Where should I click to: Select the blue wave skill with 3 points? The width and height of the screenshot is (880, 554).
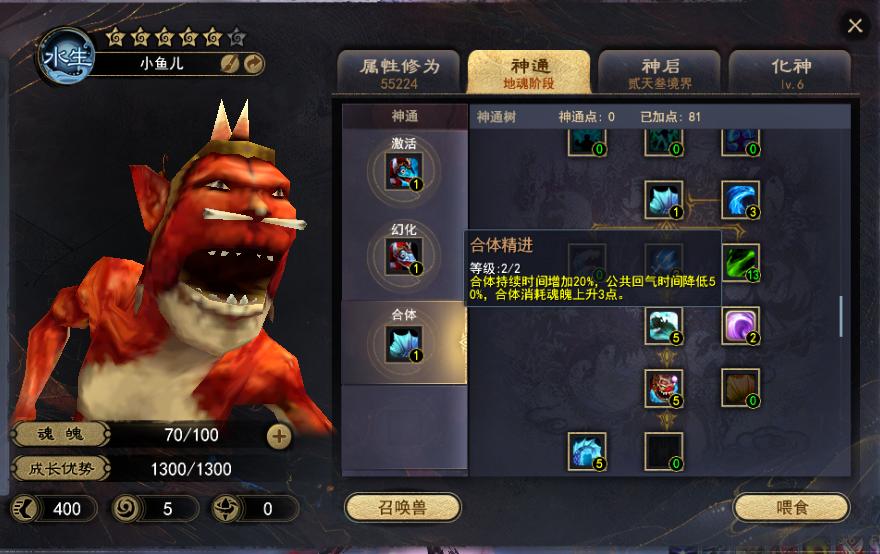click(x=741, y=199)
